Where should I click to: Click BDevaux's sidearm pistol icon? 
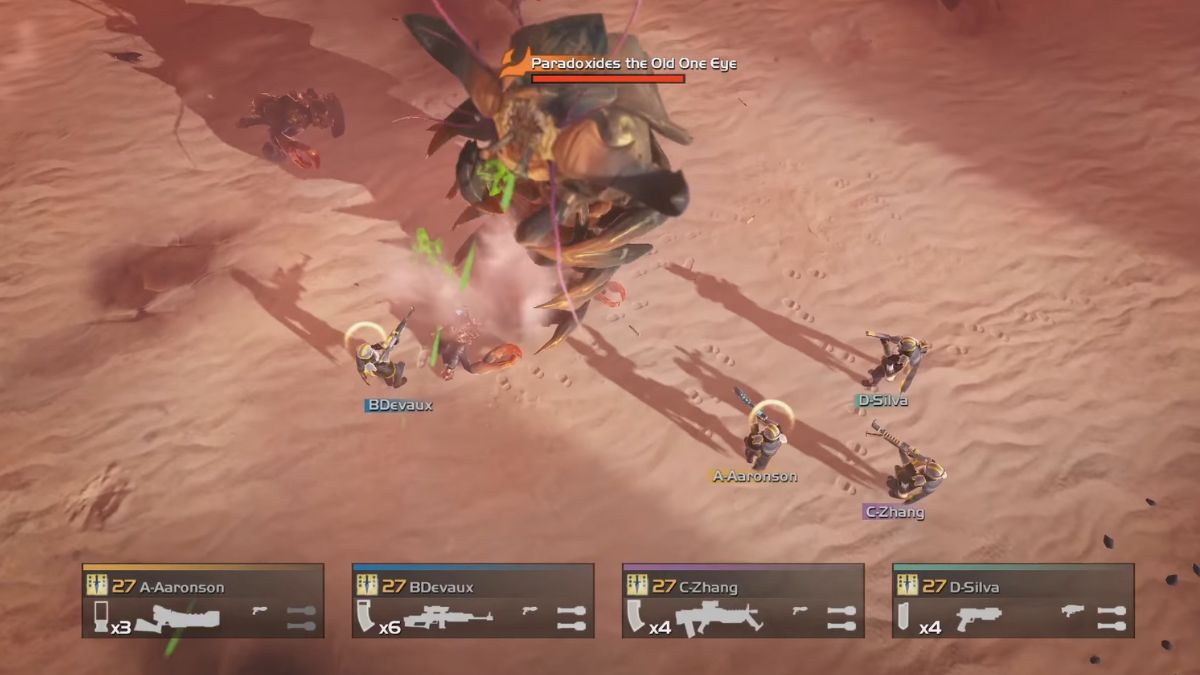530,609
